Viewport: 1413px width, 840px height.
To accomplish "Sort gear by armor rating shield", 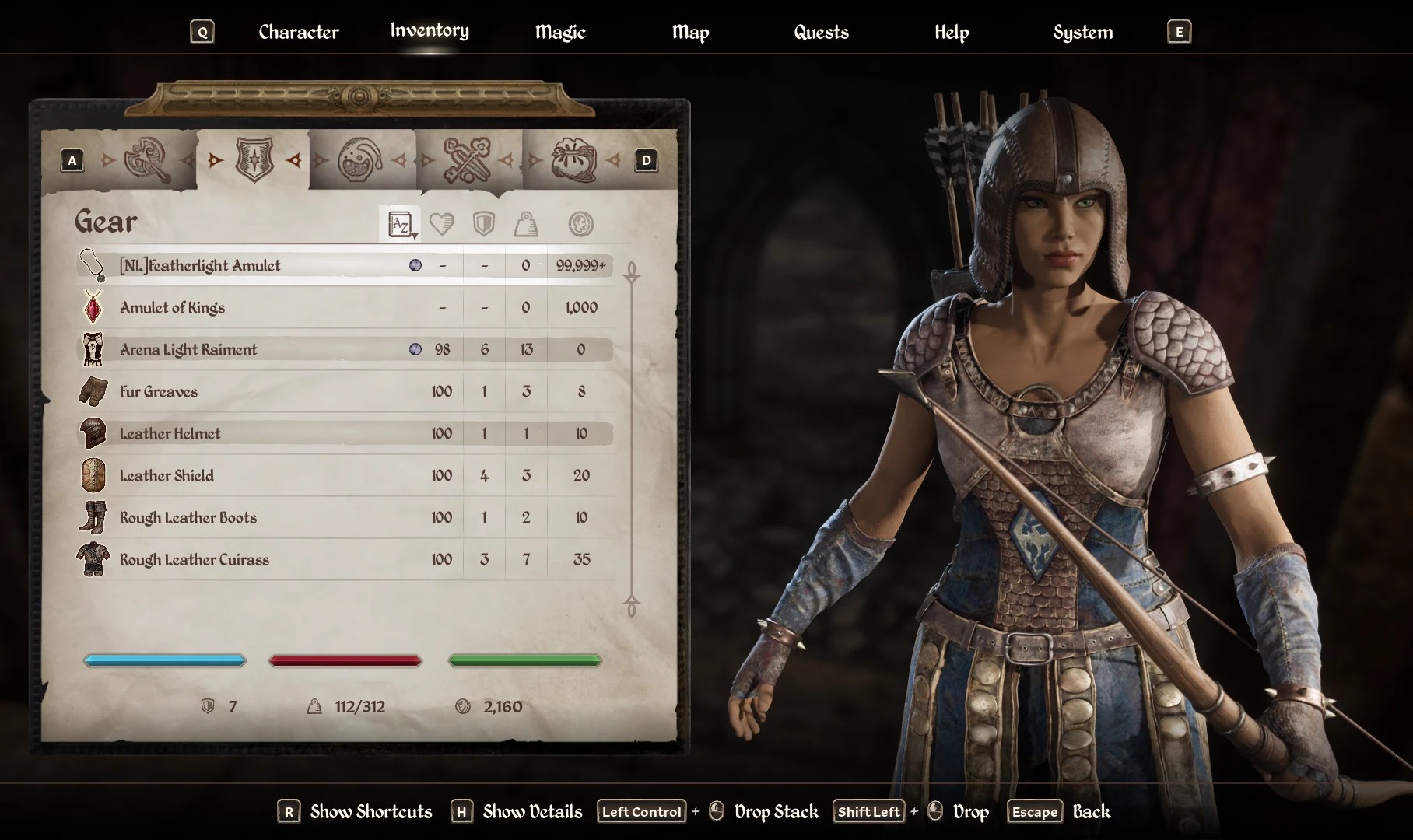I will pos(483,225).
